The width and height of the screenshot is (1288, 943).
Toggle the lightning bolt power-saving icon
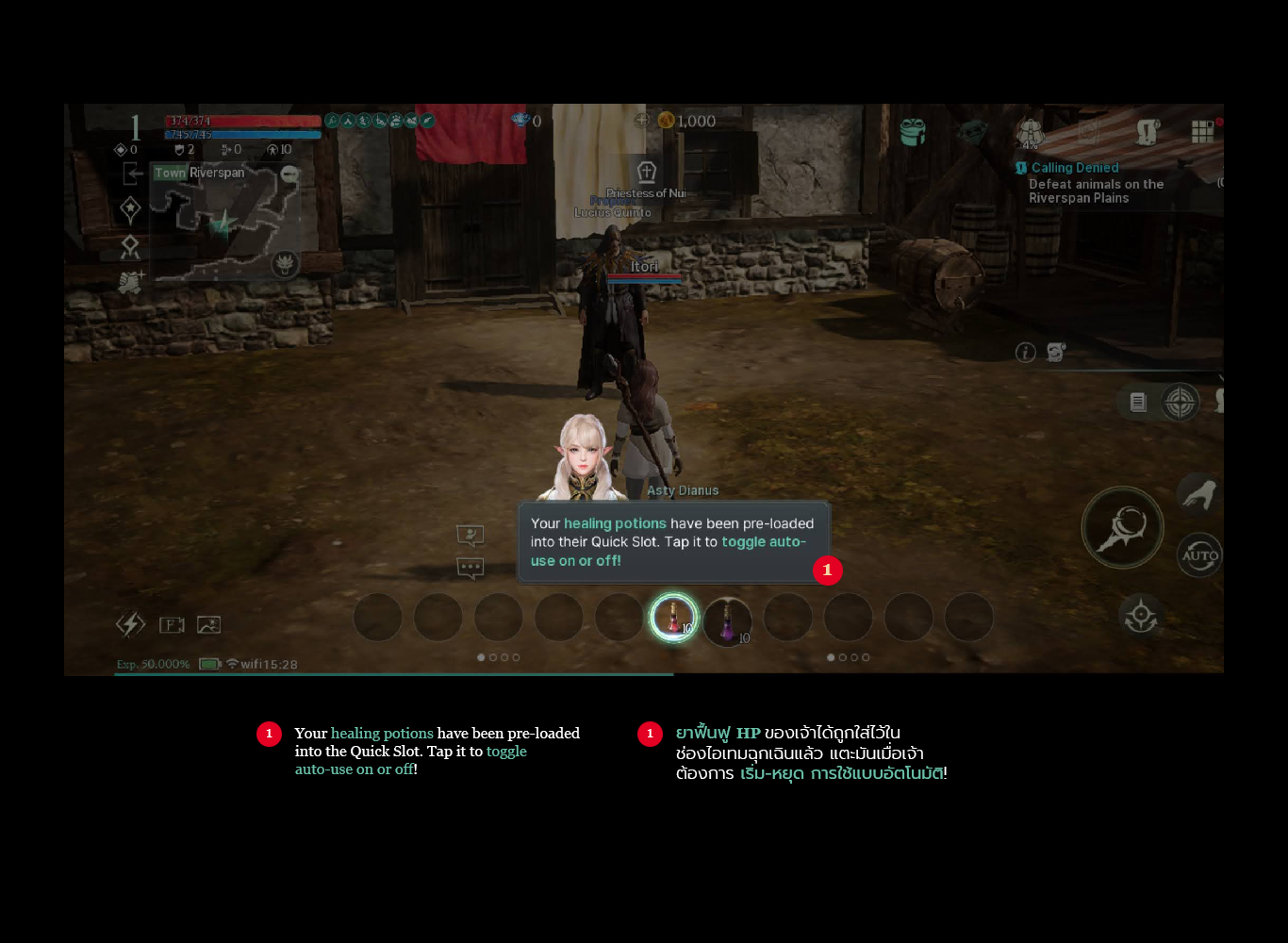tap(130, 624)
